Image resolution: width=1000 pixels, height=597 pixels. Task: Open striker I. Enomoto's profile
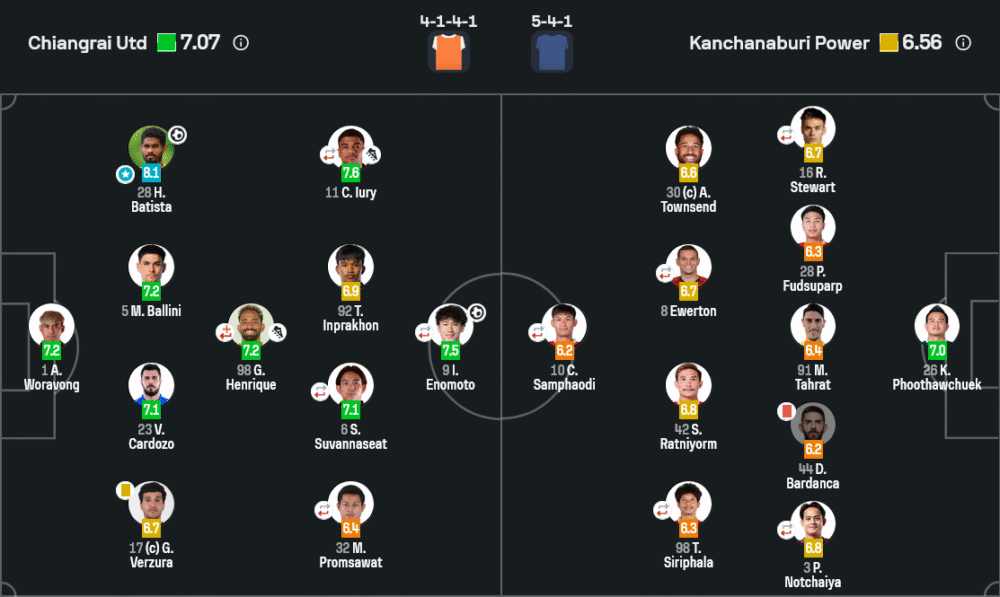(x=451, y=326)
